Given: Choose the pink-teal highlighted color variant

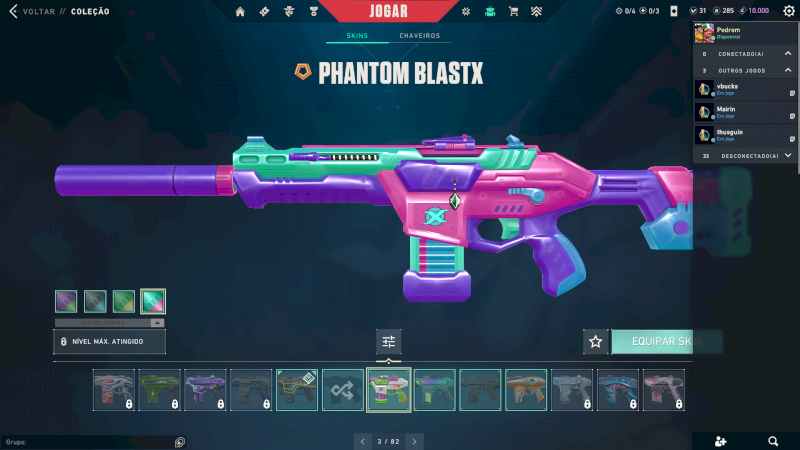Looking at the screenshot, I should pos(153,300).
